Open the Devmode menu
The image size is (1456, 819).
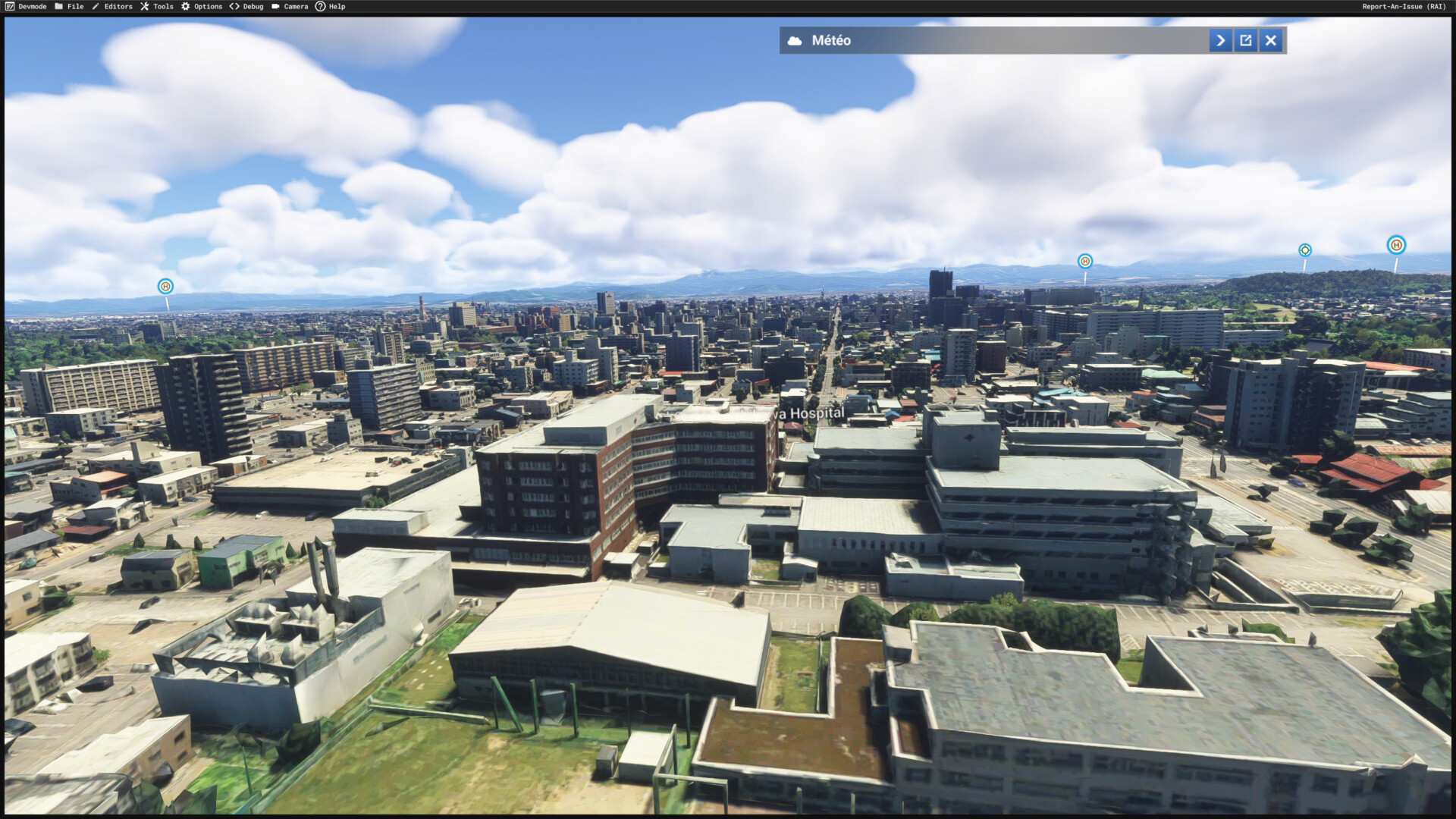tap(26, 6)
